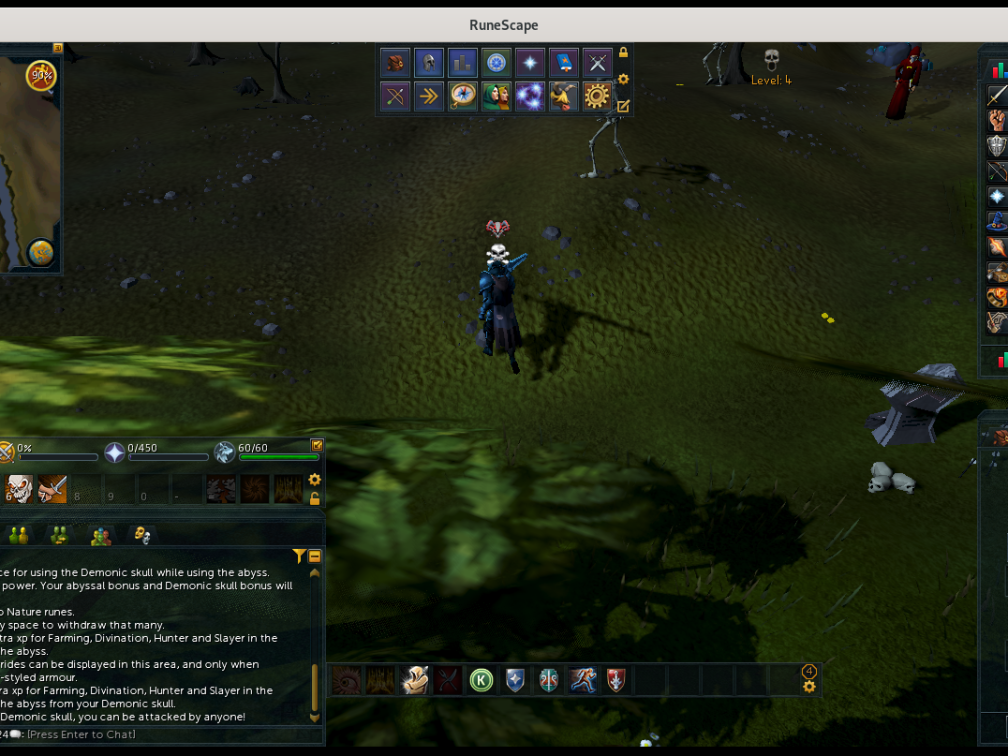Open the worn equipment helmet icon
Viewport: 1008px width, 756px height.
click(x=429, y=63)
